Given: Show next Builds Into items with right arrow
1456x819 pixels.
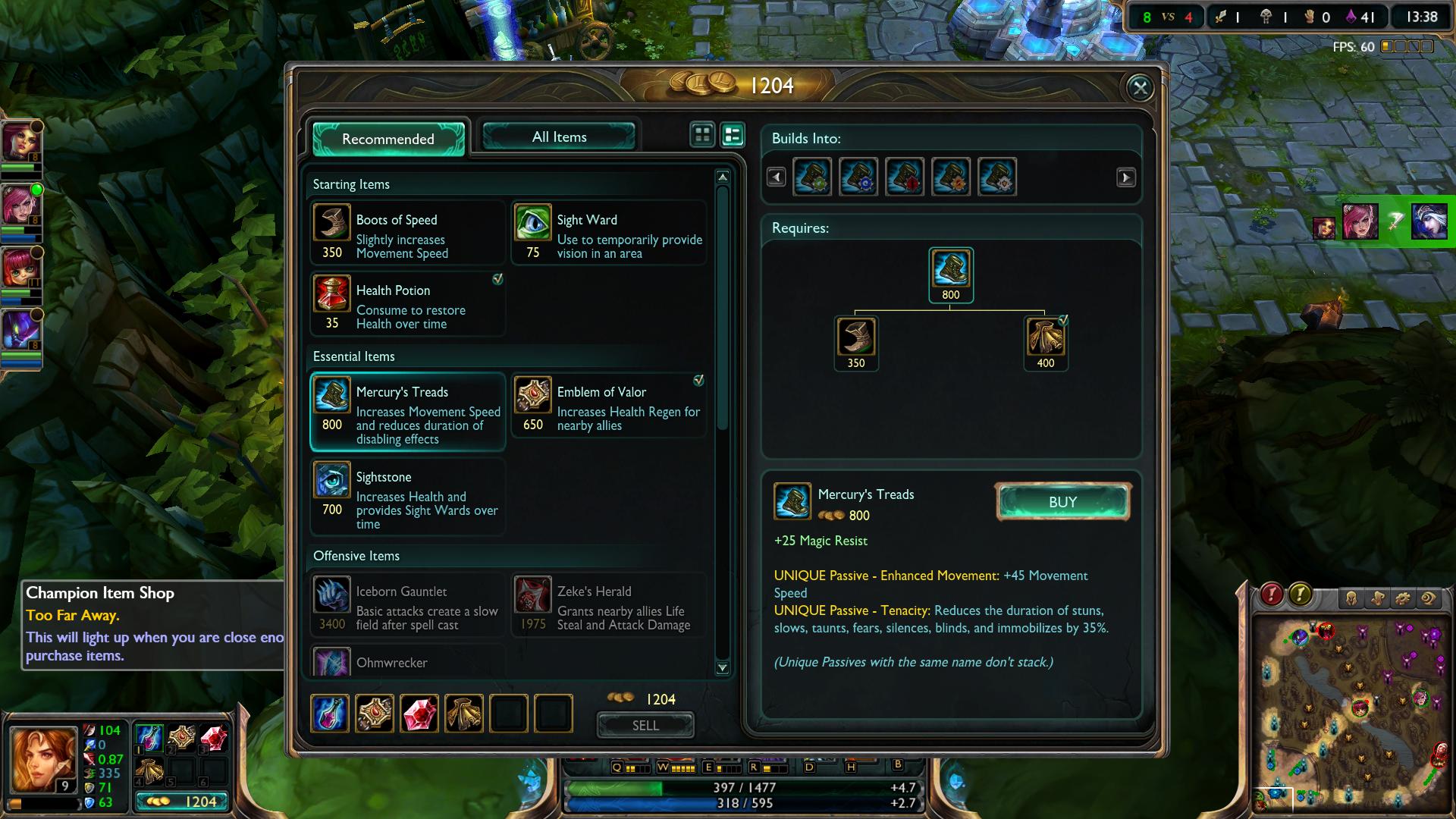Looking at the screenshot, I should coord(1125,177).
